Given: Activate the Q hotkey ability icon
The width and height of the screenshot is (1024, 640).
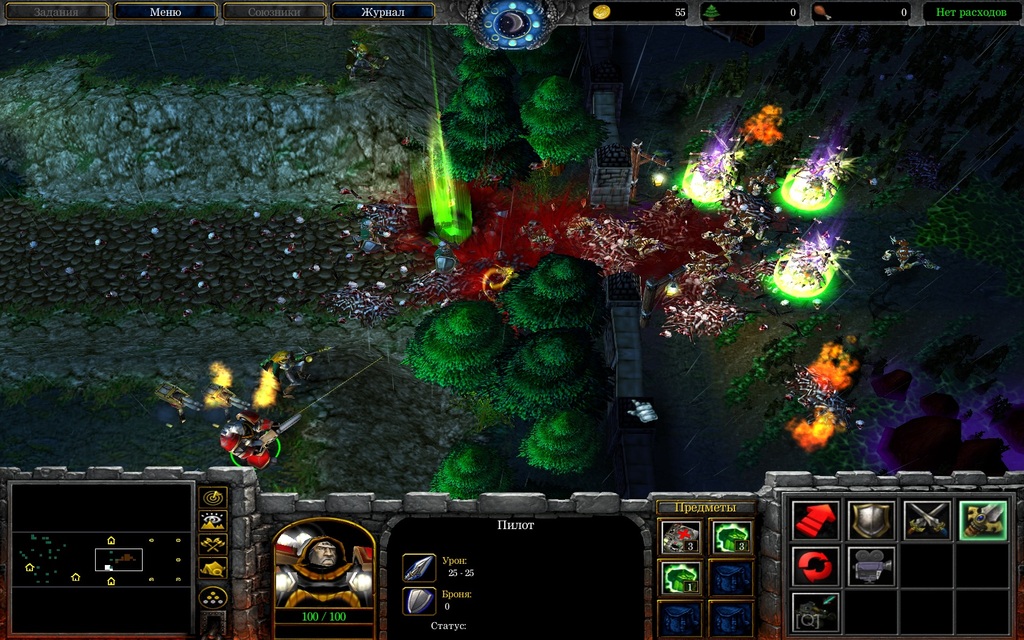Looking at the screenshot, I should point(815,611).
